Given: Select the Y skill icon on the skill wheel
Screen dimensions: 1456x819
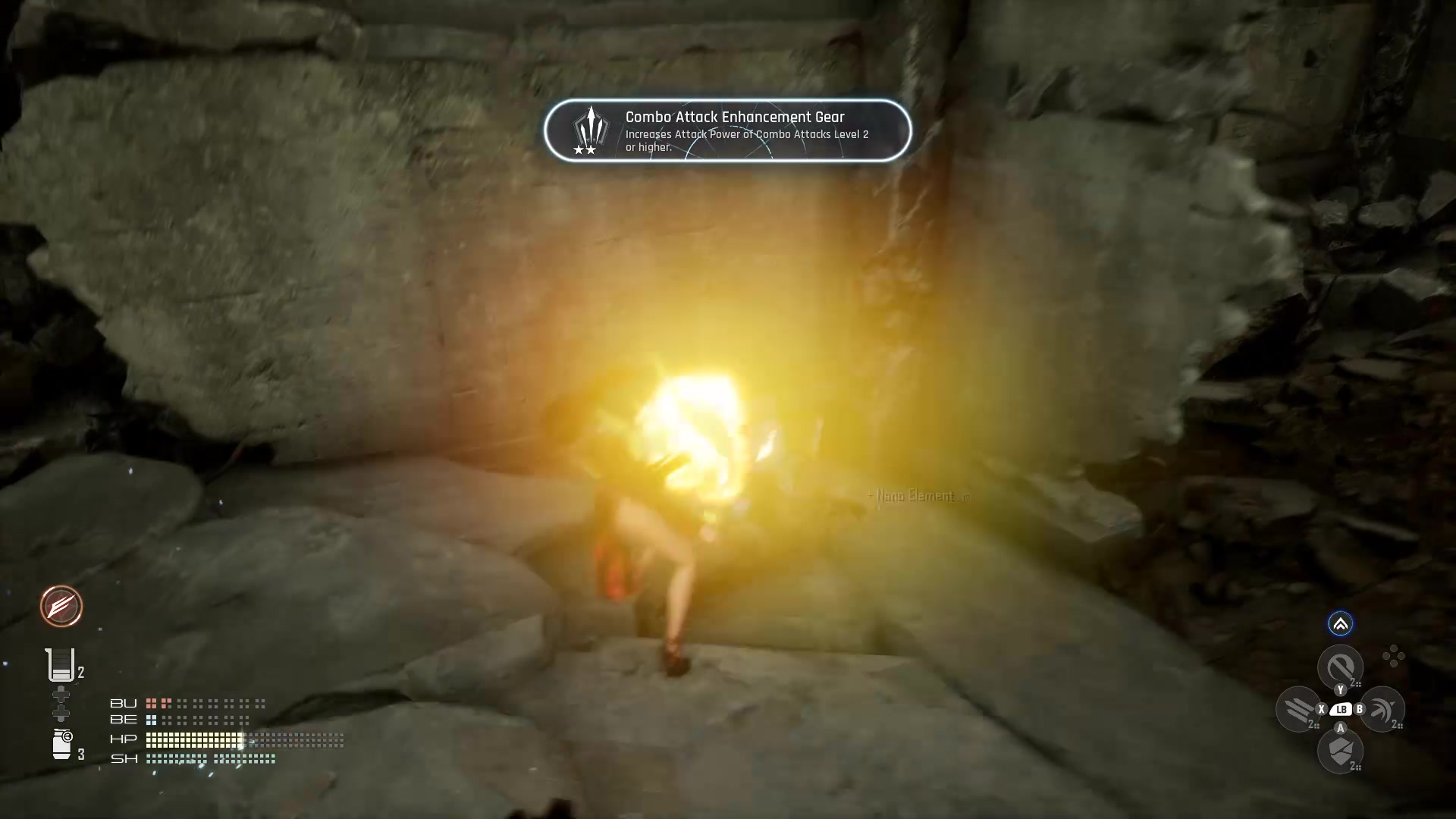Looking at the screenshot, I should [x=1341, y=665].
